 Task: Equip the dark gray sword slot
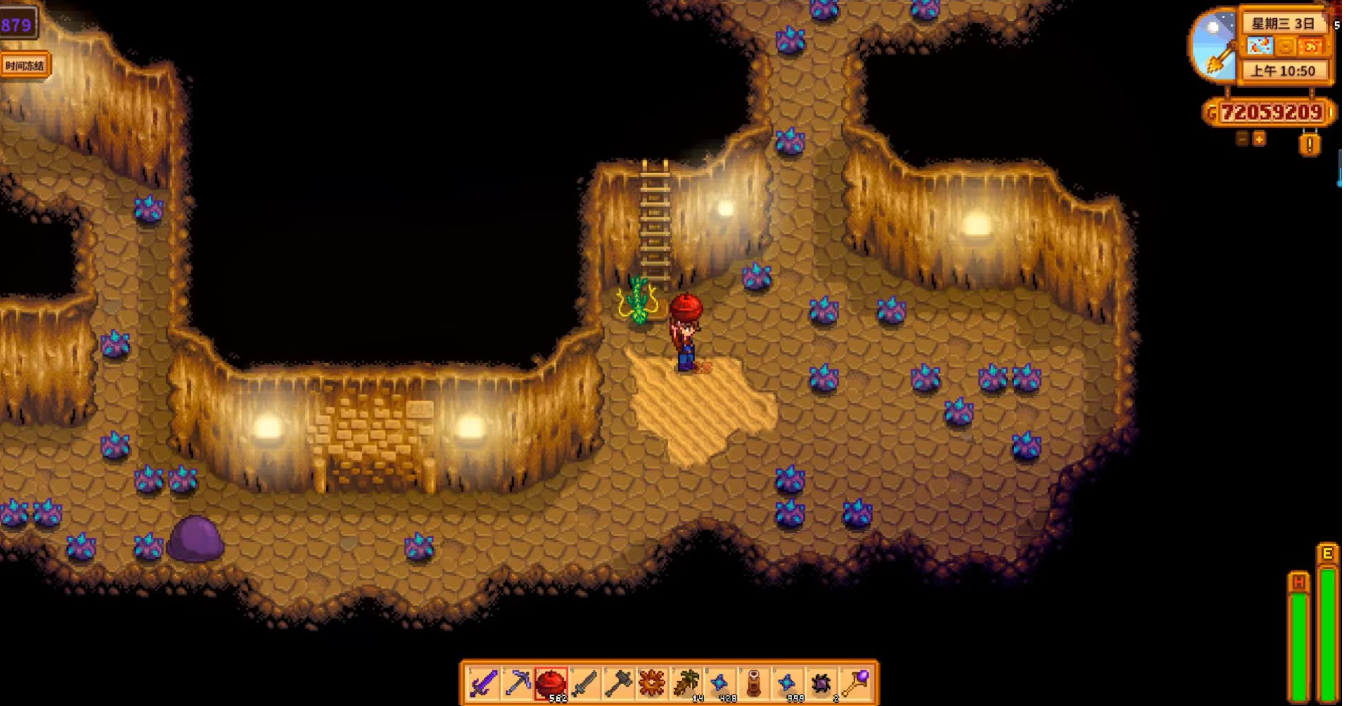pyautogui.click(x=585, y=684)
